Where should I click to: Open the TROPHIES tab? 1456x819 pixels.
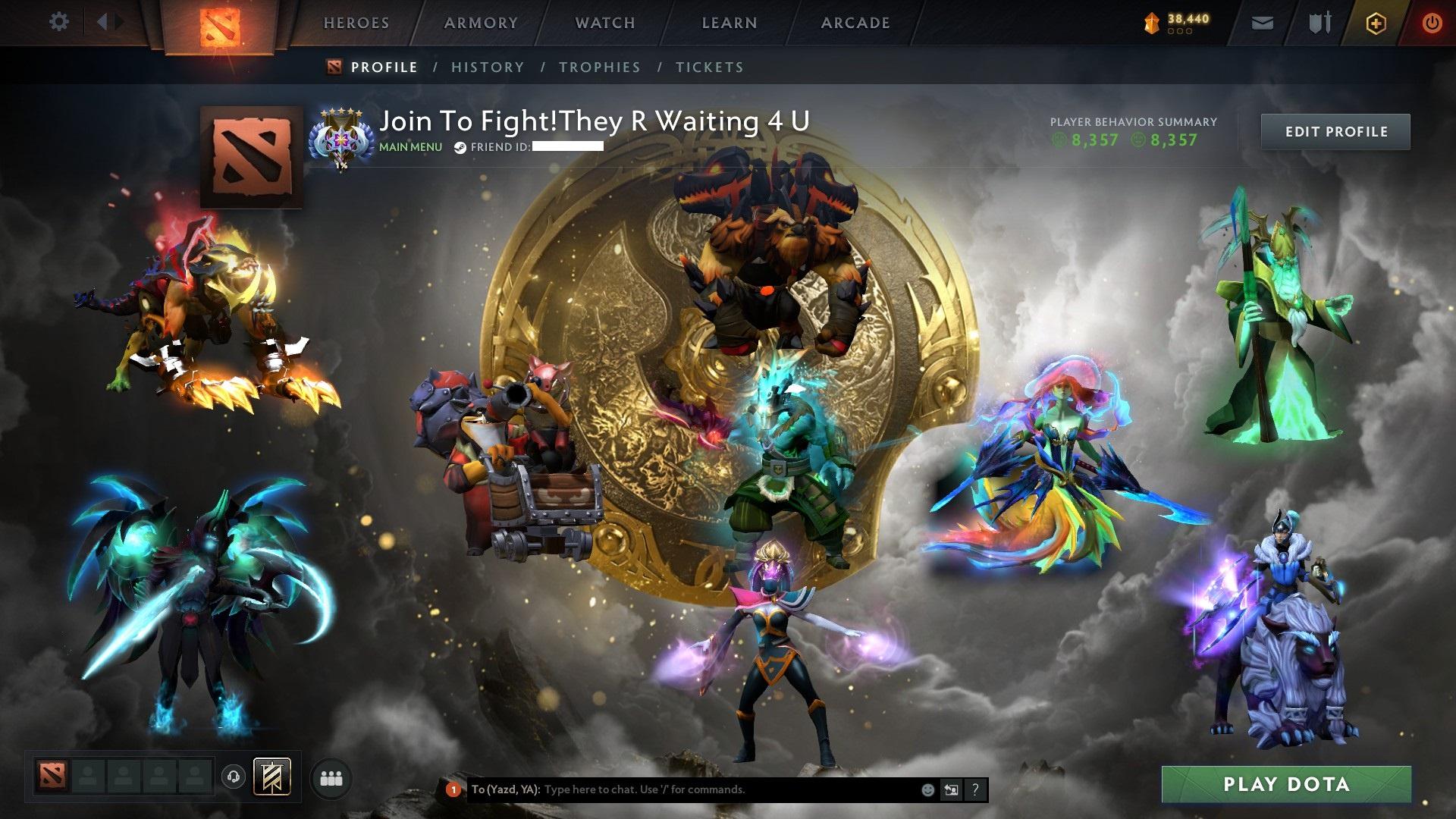[x=600, y=67]
